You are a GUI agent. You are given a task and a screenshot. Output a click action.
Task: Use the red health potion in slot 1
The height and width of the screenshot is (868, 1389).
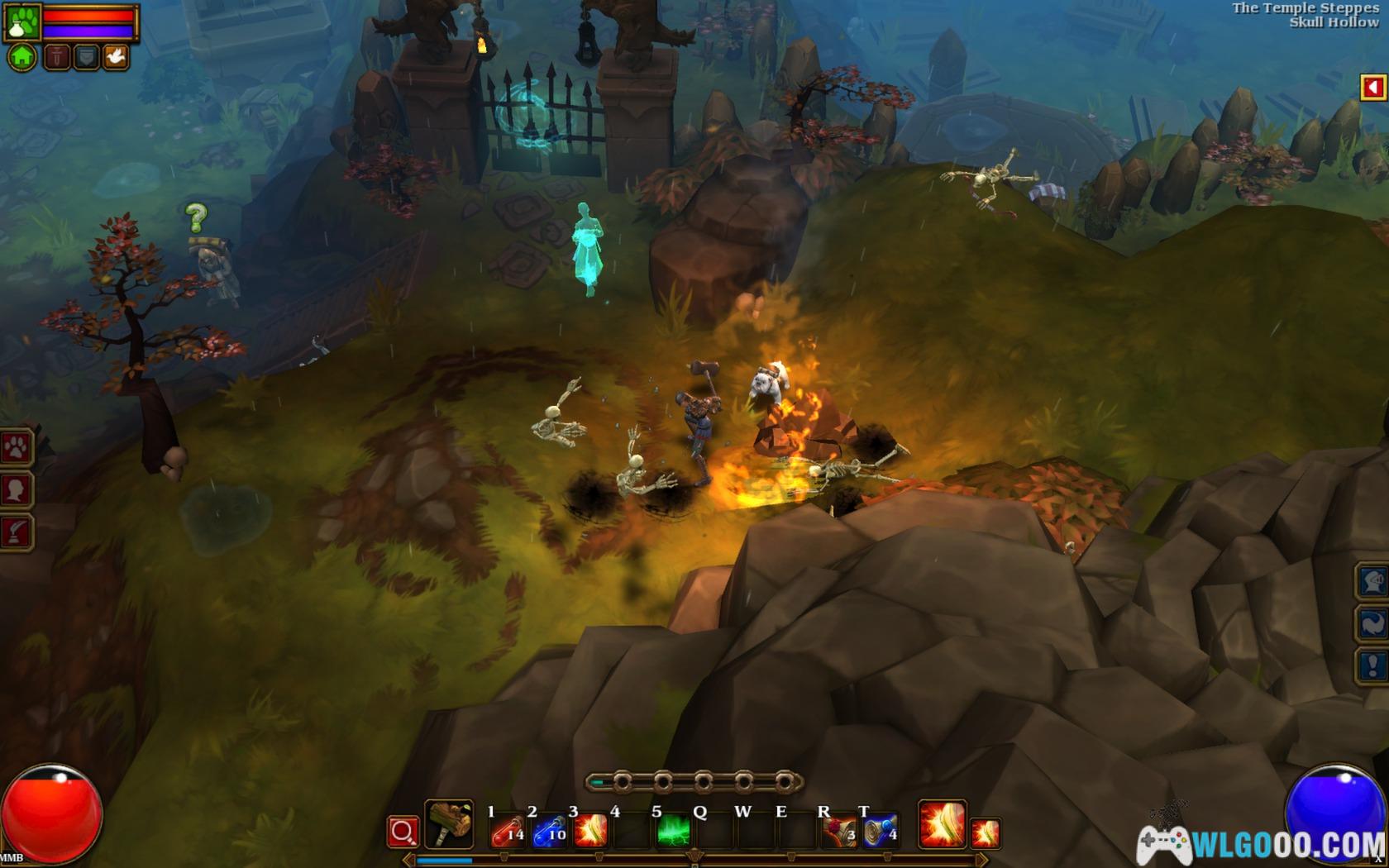click(508, 831)
